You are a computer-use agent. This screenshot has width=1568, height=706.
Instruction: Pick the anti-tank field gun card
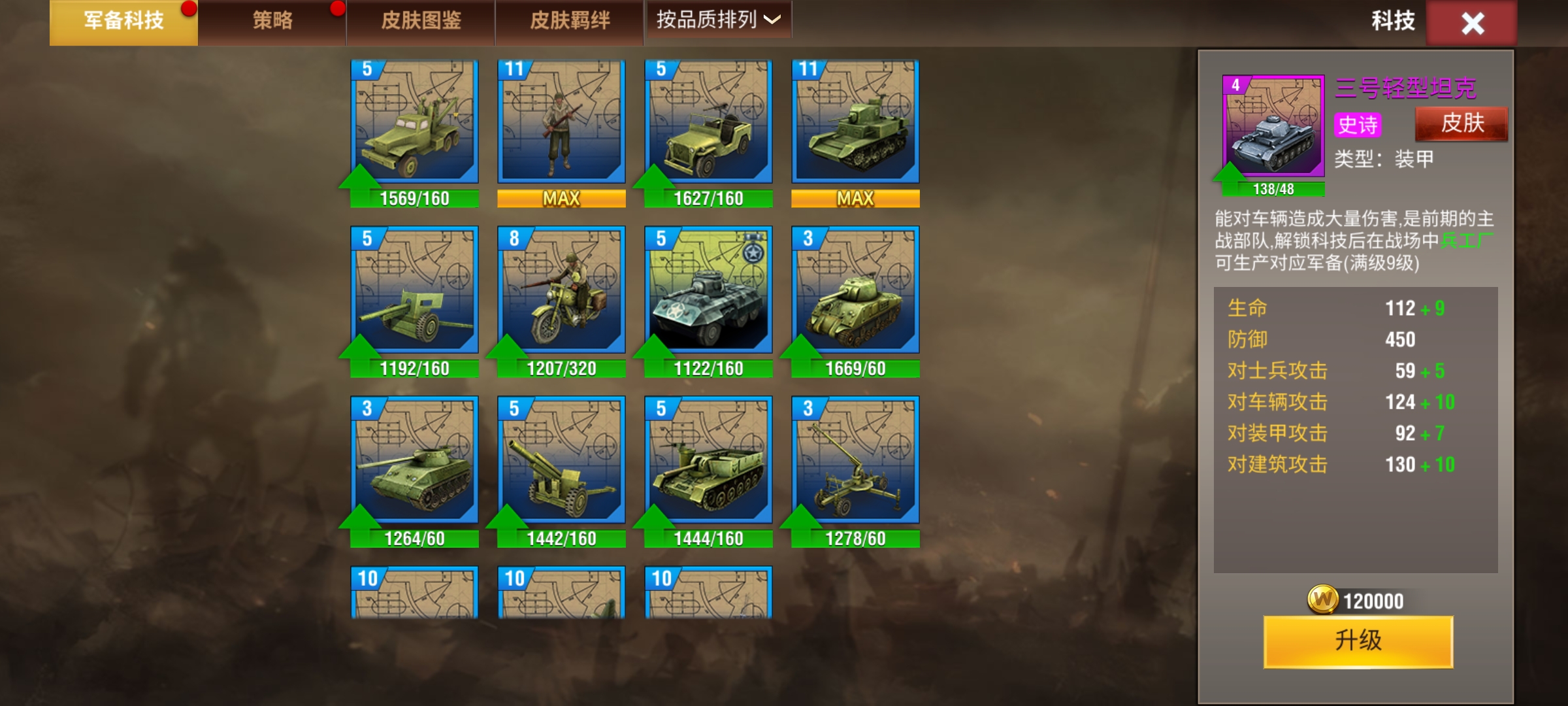pos(414,291)
